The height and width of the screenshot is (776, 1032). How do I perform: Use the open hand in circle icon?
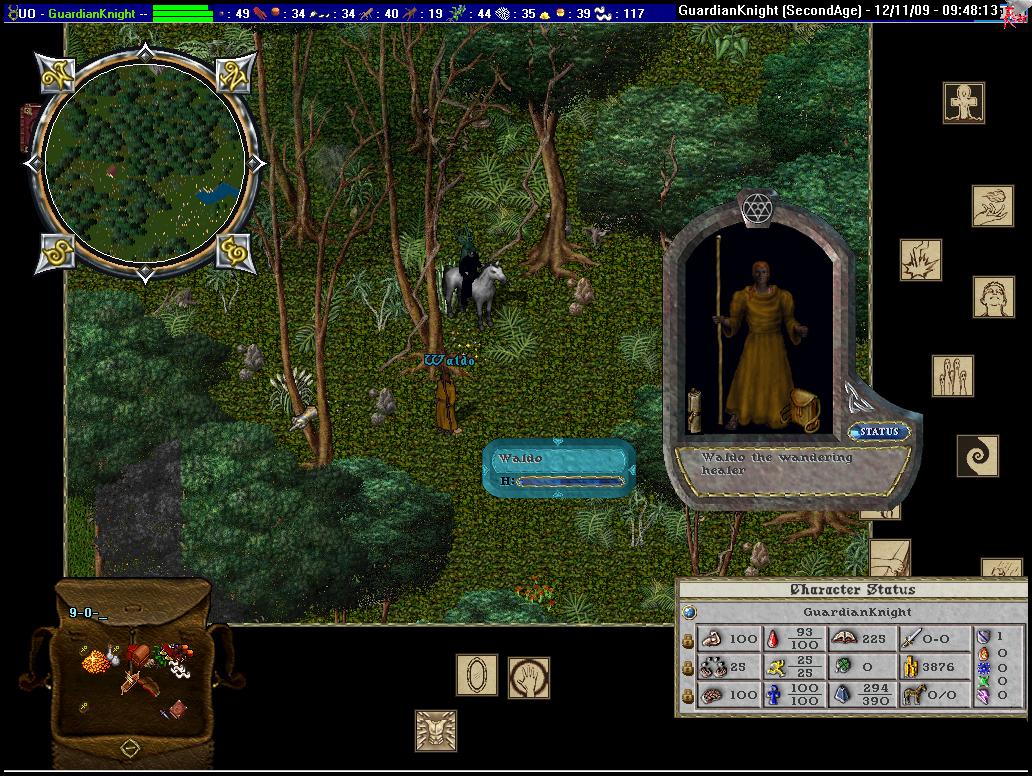(529, 677)
